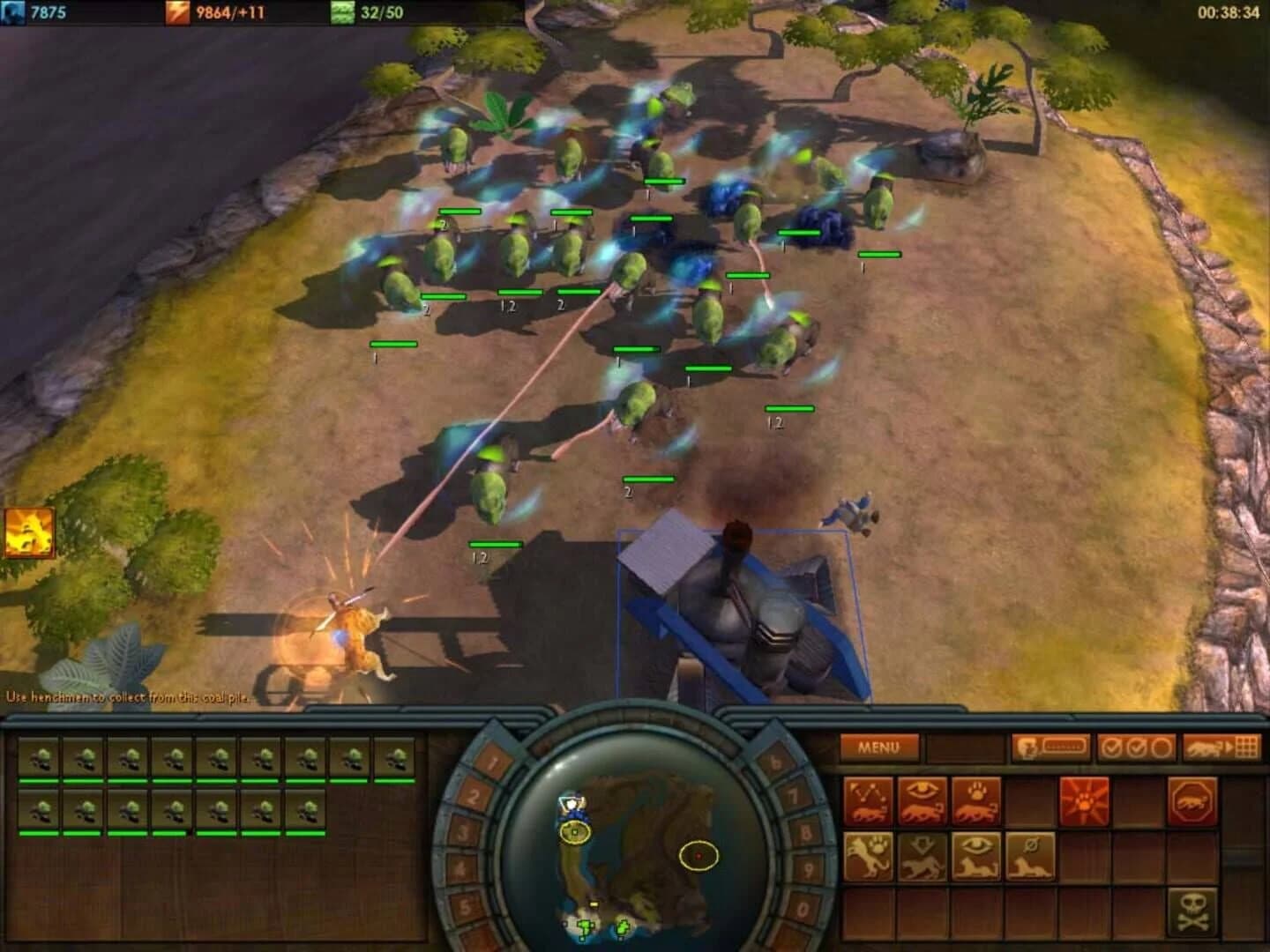Open control group slot numbered 5
1270x952 pixels.
[466, 904]
